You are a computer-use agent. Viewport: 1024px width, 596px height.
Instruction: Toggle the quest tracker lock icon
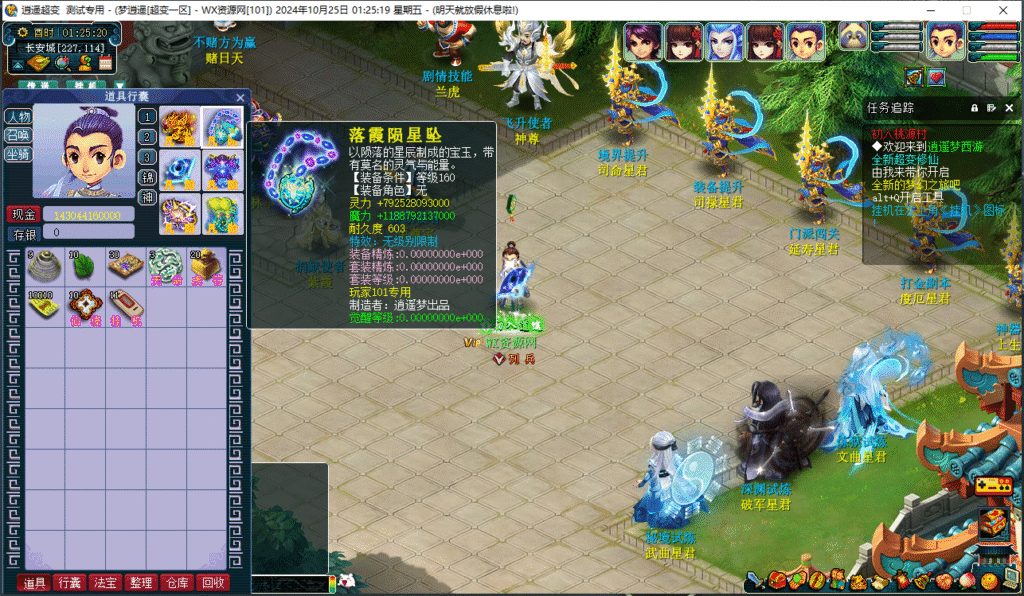point(974,107)
